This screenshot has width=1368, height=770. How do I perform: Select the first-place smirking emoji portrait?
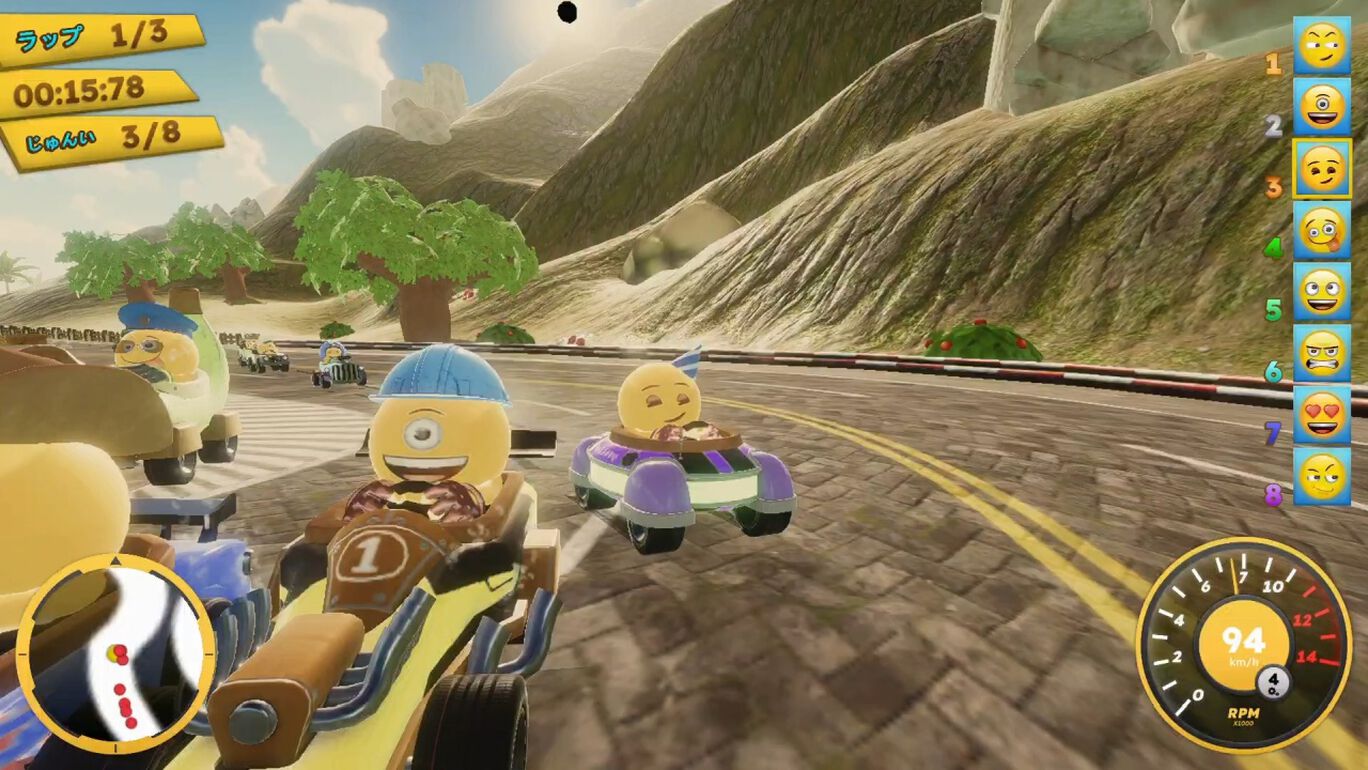coord(1321,46)
